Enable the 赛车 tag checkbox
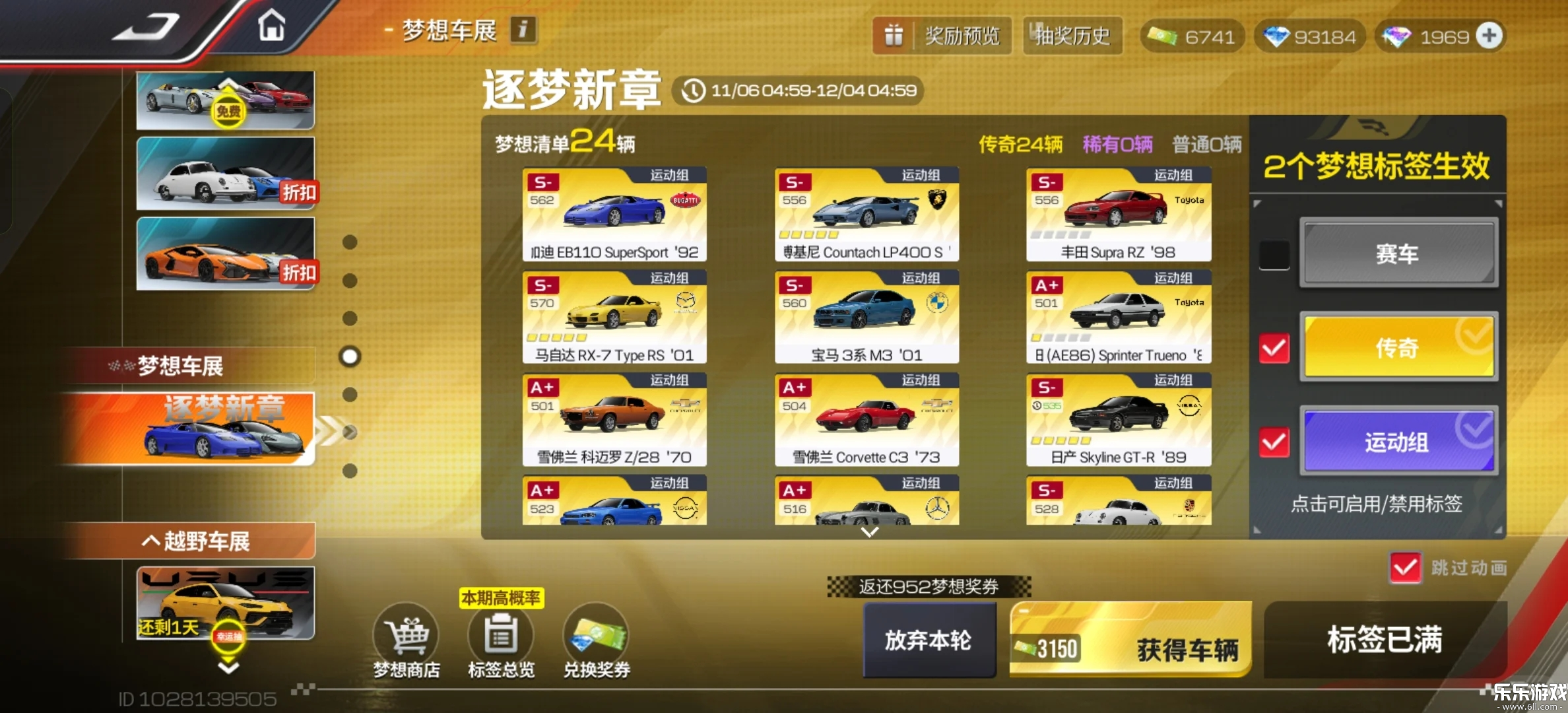This screenshot has width=1568, height=713. pos(1274,254)
